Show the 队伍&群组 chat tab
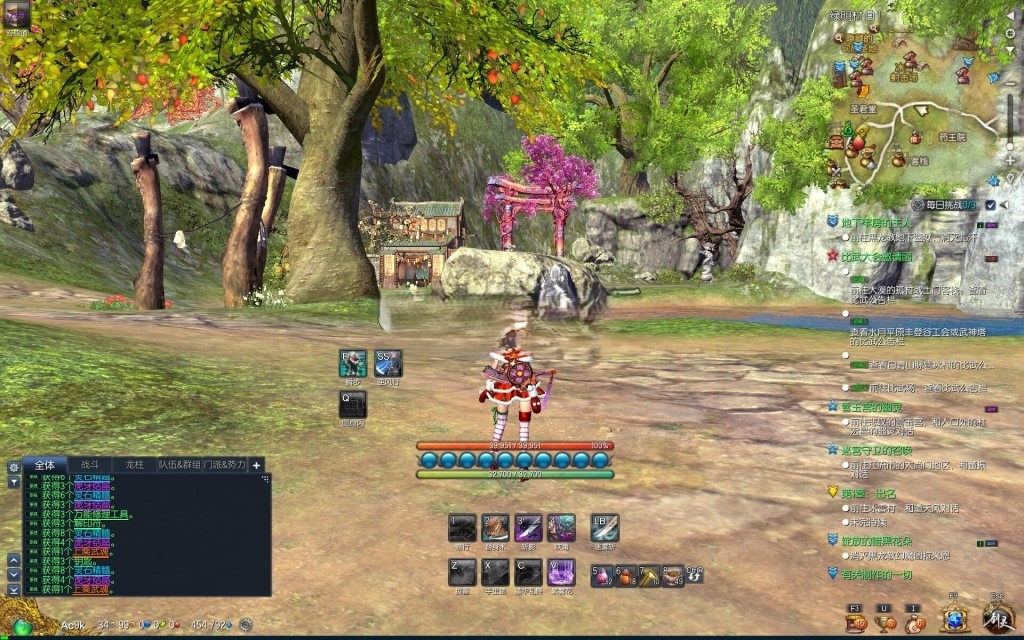1024x640 pixels. click(x=179, y=465)
